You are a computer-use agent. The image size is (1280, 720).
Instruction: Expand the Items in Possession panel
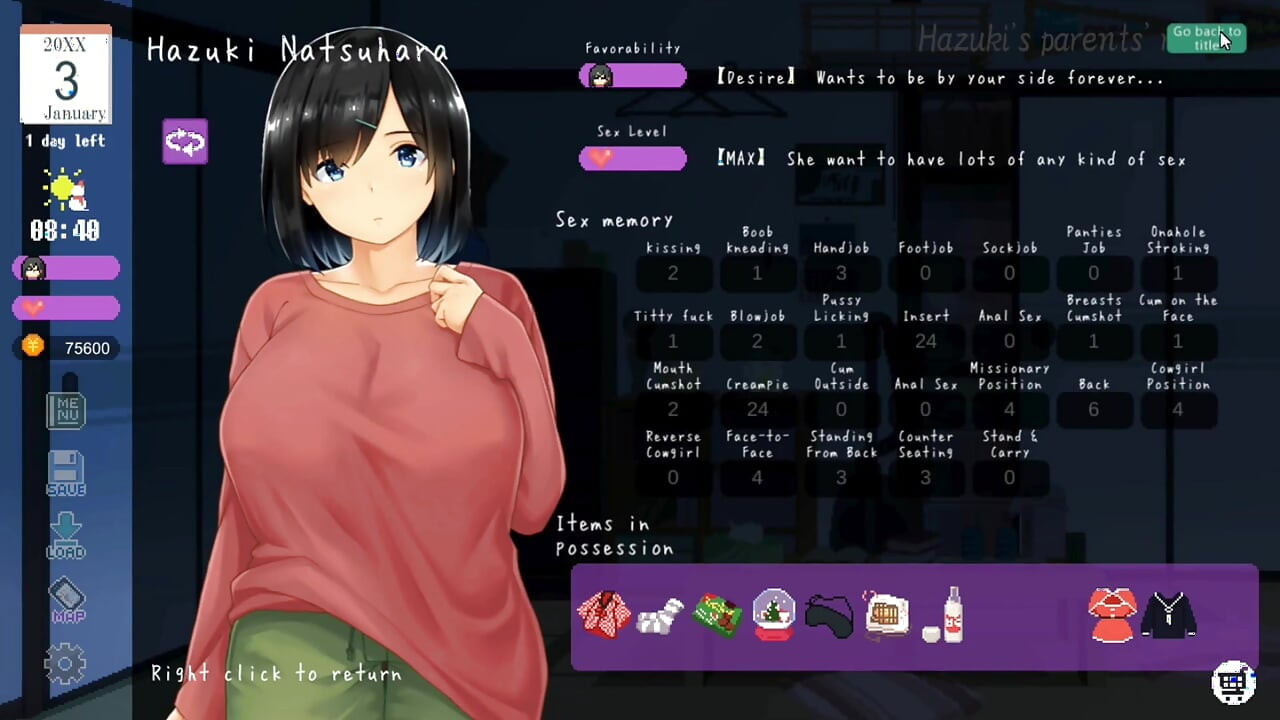coord(614,536)
